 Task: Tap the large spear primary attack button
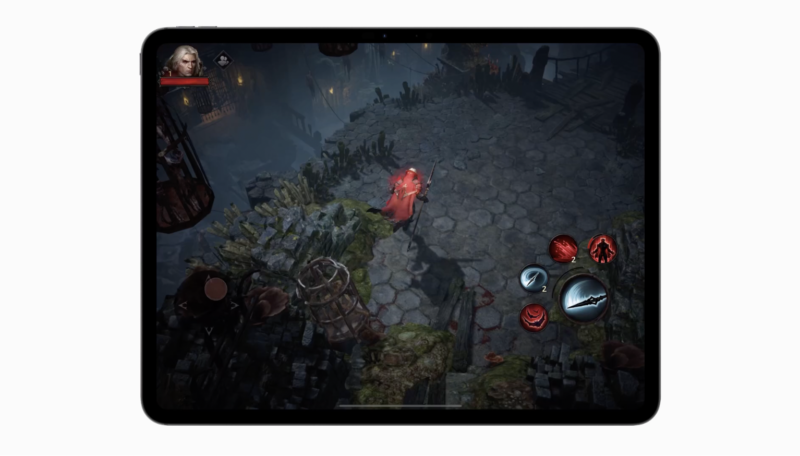[x=586, y=297]
